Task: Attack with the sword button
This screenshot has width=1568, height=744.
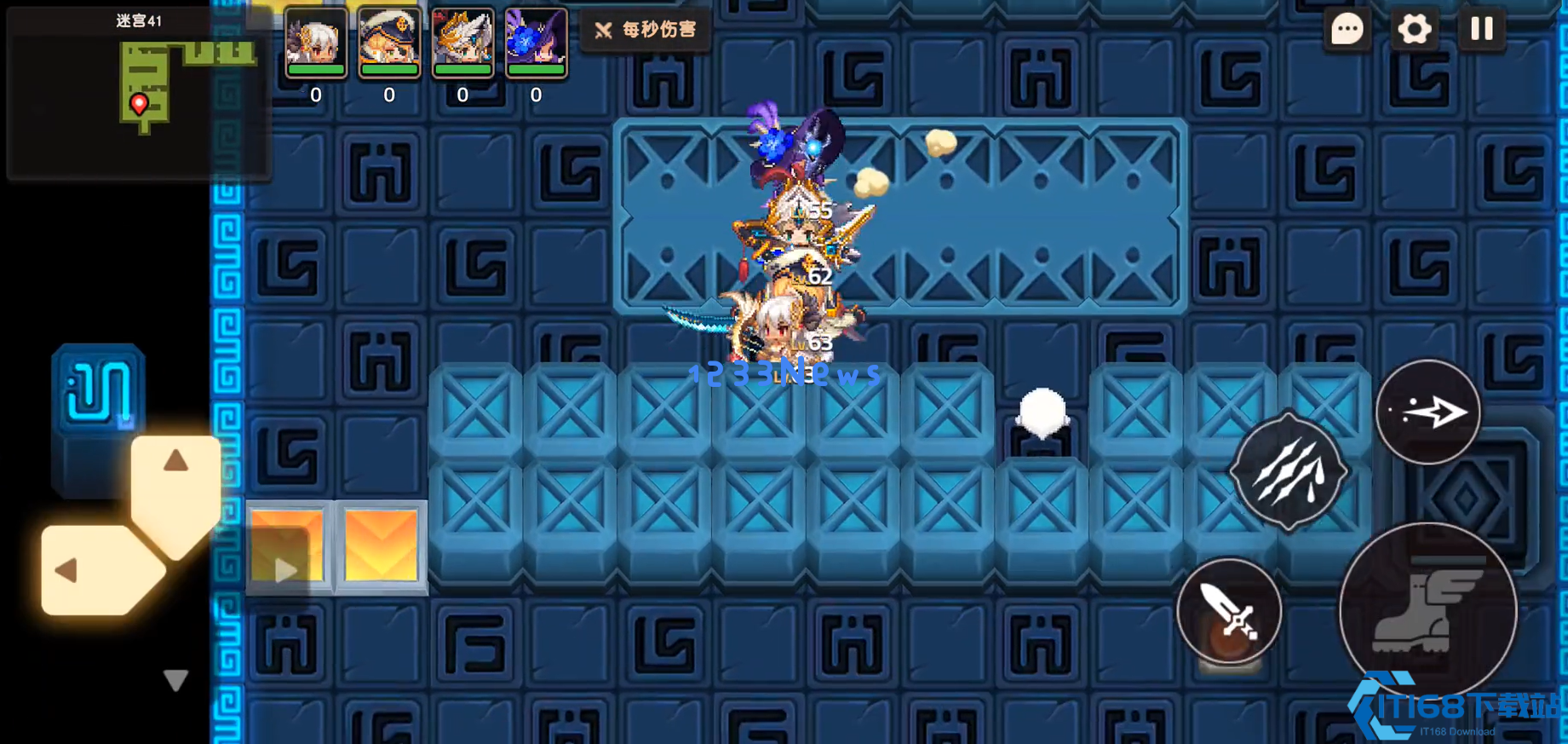Action: tap(1229, 611)
